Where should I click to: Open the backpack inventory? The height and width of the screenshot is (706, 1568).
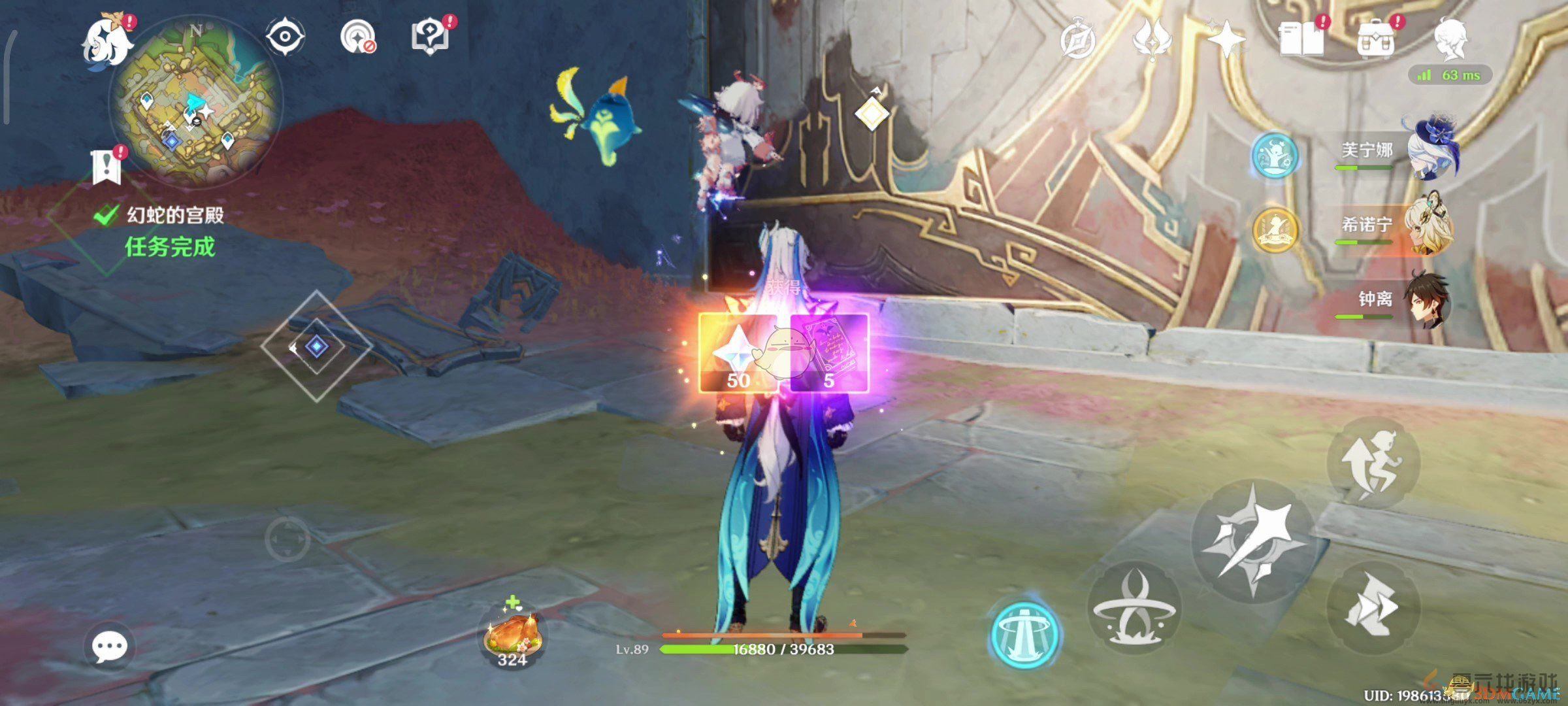[x=1375, y=41]
